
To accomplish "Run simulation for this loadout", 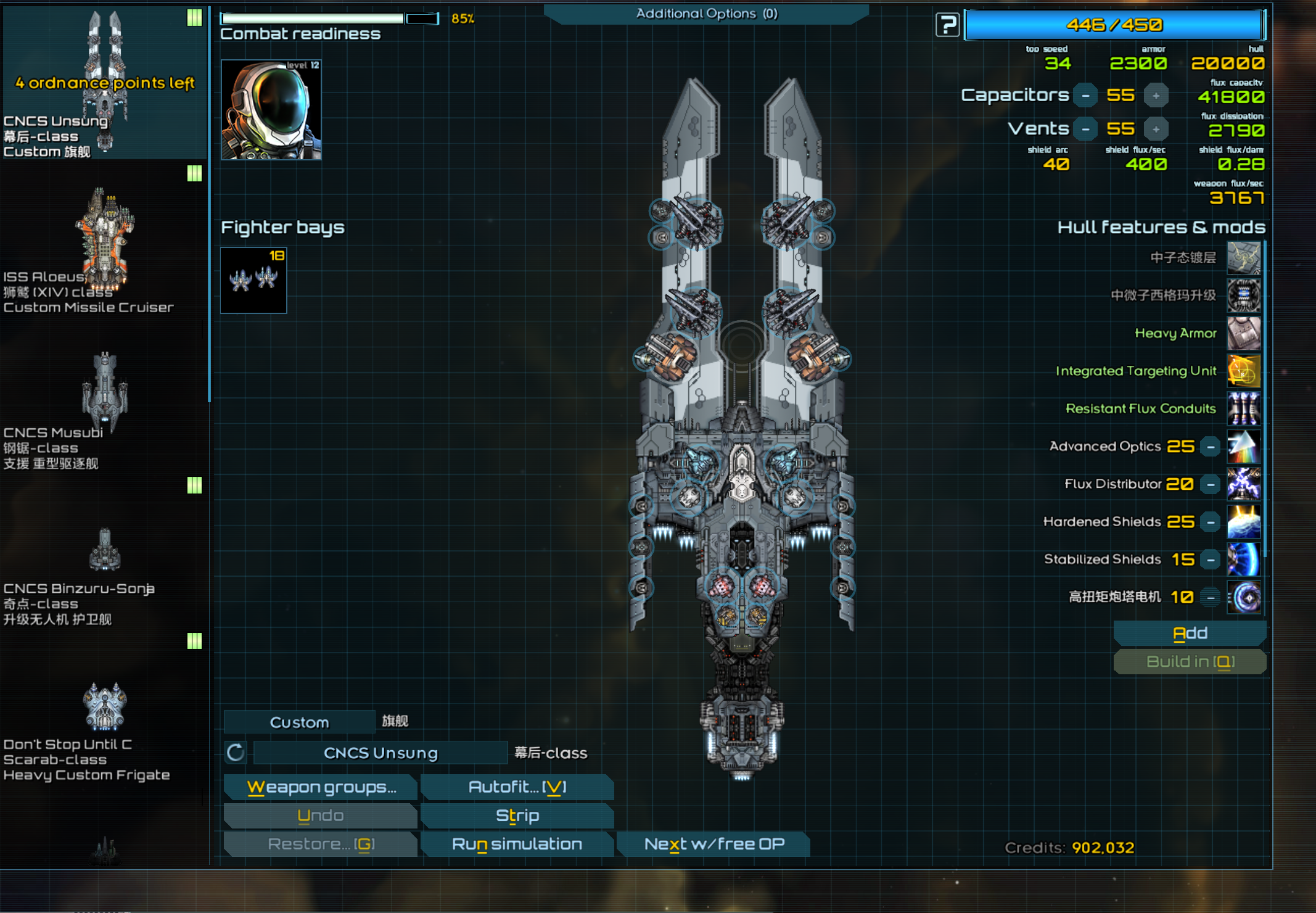I will pyautogui.click(x=517, y=844).
